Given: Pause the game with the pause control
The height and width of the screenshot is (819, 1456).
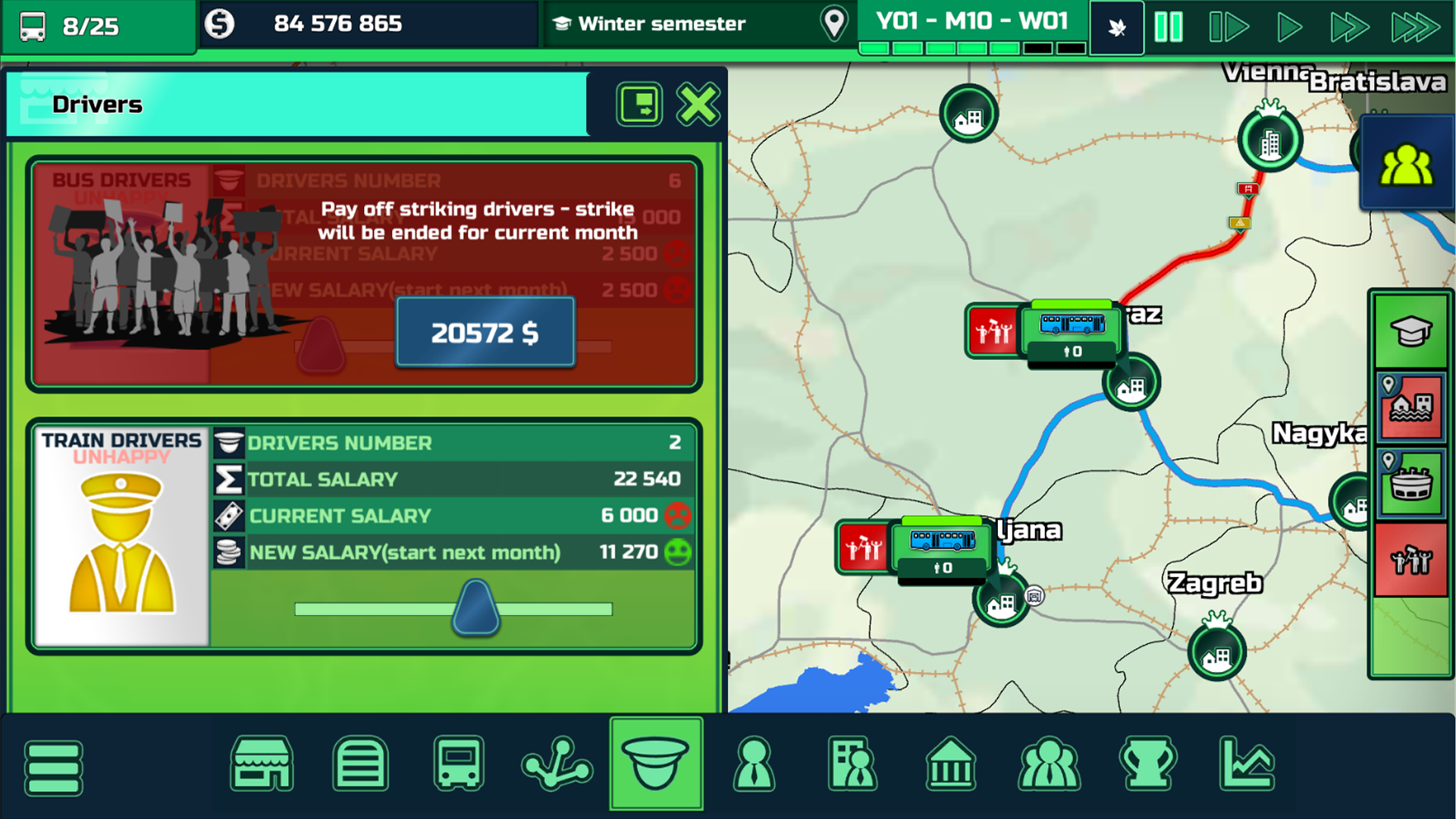Looking at the screenshot, I should [x=1169, y=25].
